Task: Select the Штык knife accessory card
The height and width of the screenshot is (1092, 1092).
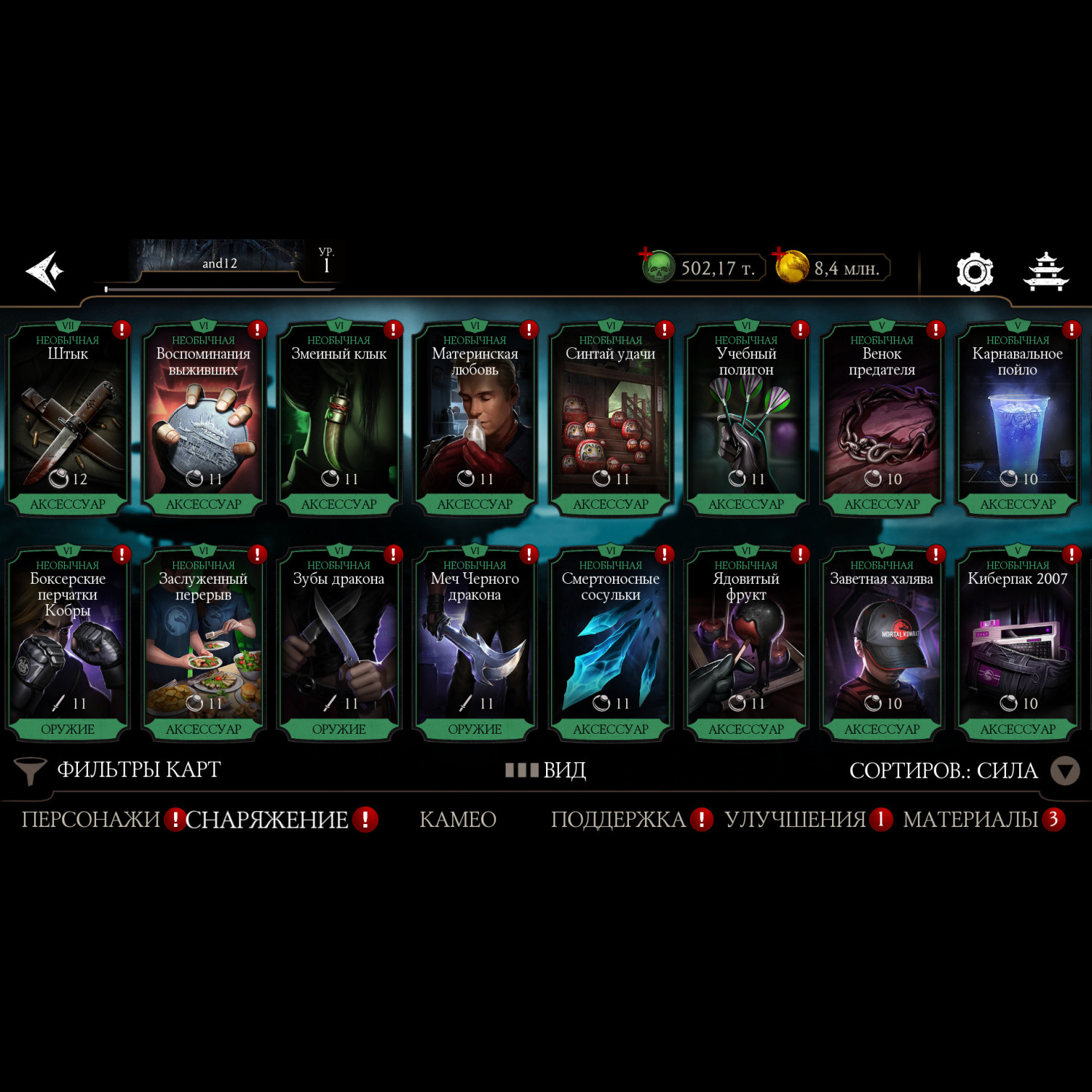Action: click(68, 419)
